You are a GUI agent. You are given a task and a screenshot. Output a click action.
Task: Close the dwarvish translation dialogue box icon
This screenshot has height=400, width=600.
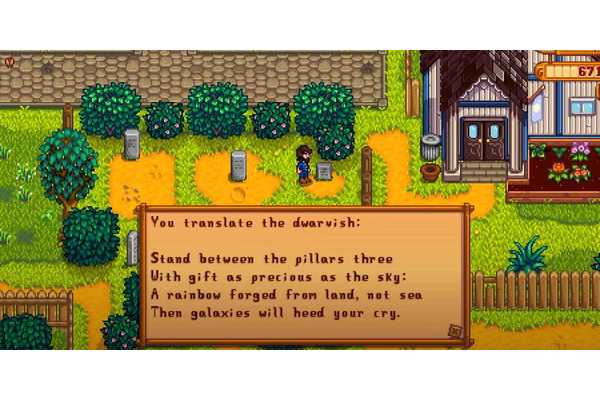(454, 331)
